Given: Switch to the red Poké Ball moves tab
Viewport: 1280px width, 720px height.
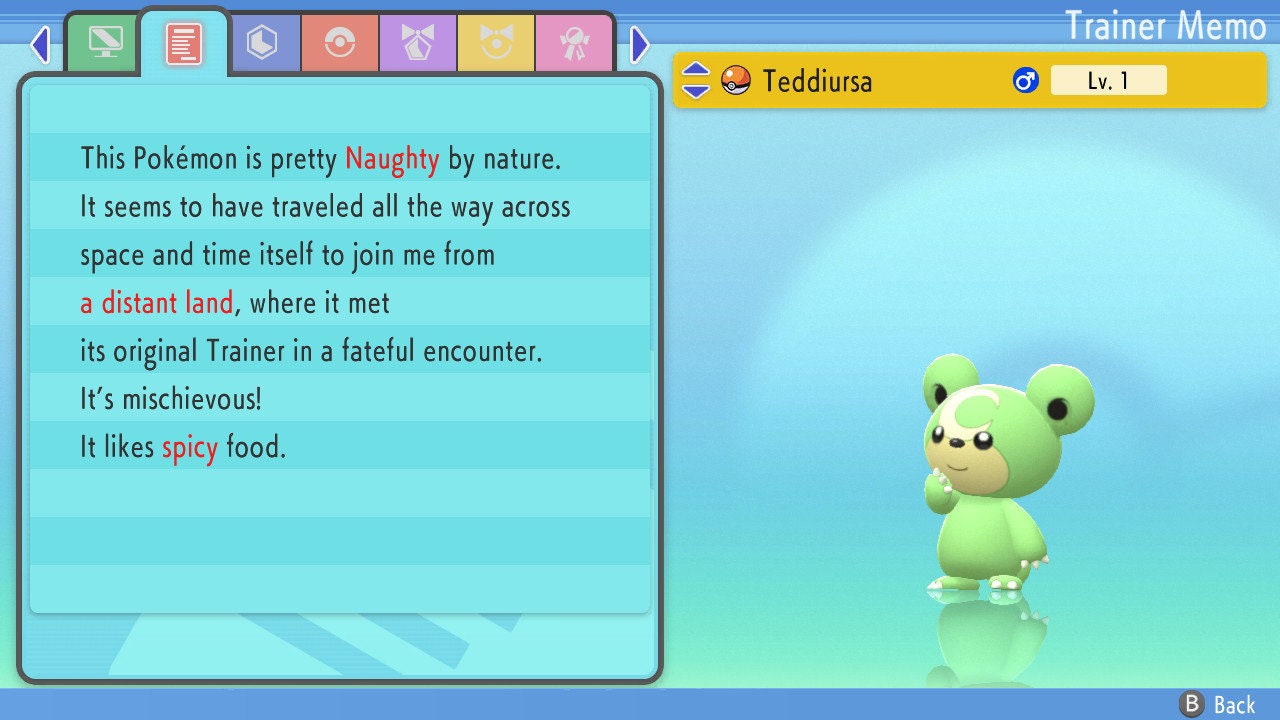Looking at the screenshot, I should [x=339, y=43].
